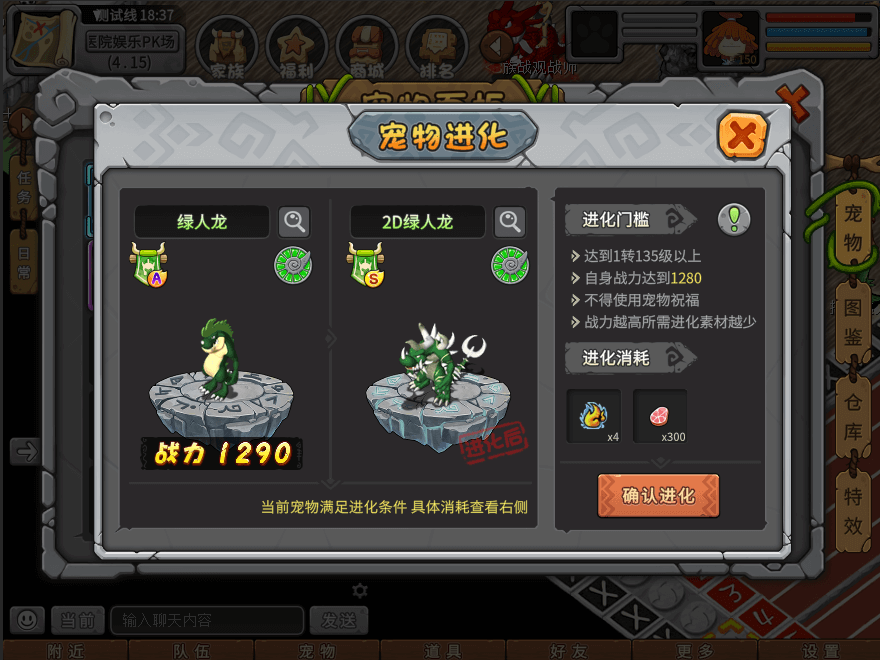The height and width of the screenshot is (660, 880).
Task: Open the 好友 bottom menu
Action: coord(567,651)
